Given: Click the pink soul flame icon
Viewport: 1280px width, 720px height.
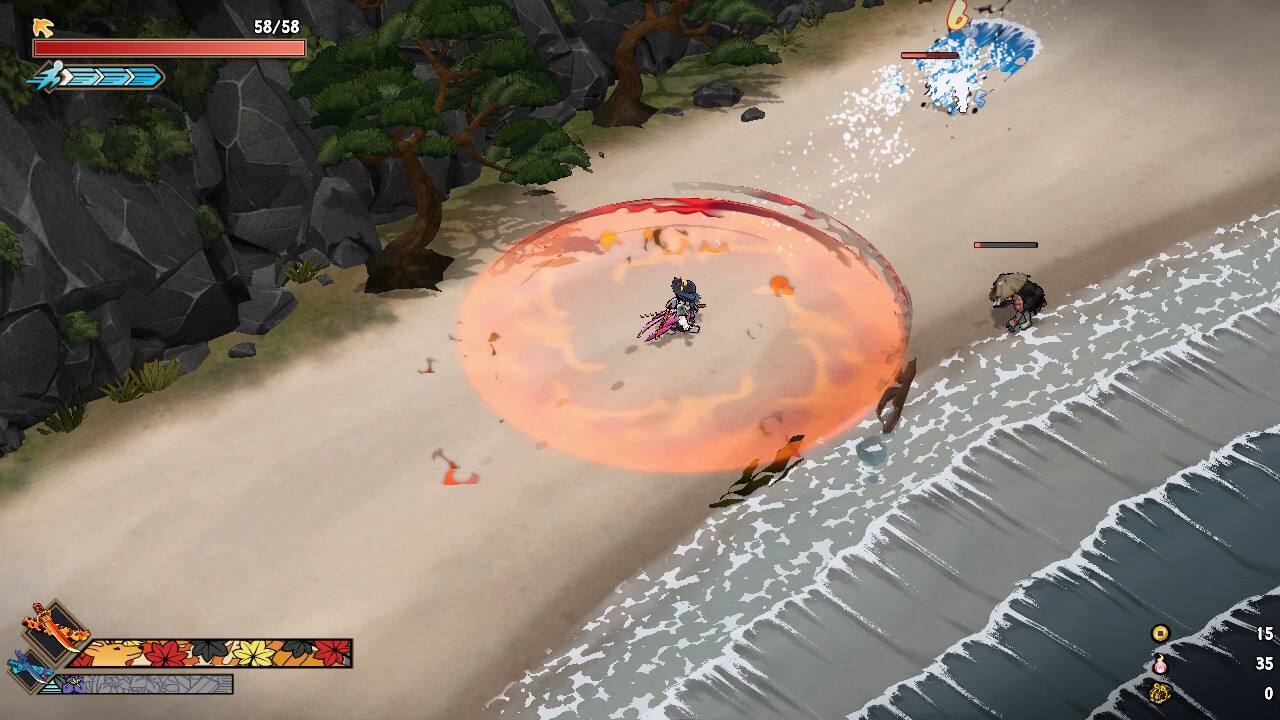Looking at the screenshot, I should 1160,663.
